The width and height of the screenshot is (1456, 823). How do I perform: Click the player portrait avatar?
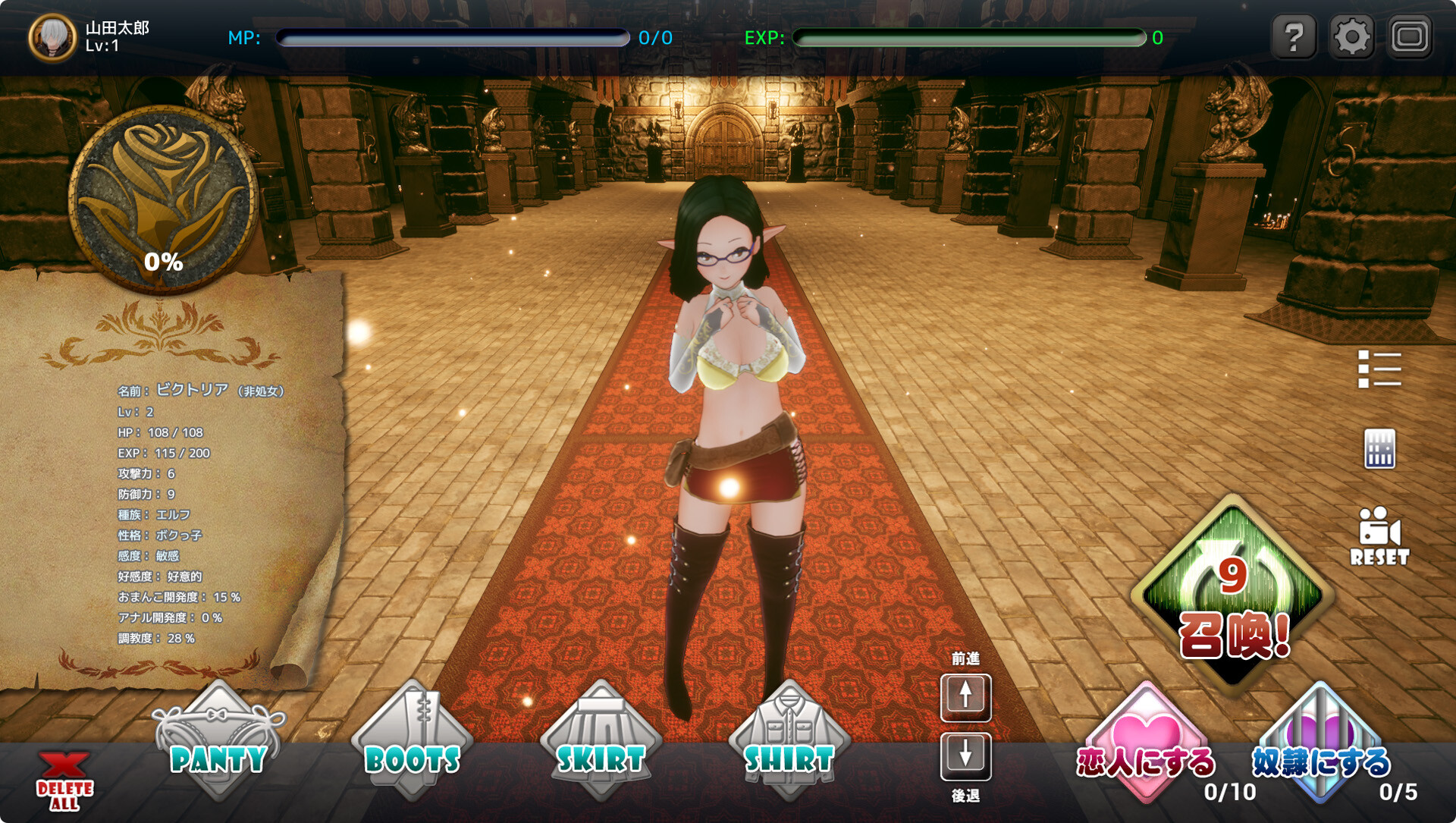(x=52, y=37)
